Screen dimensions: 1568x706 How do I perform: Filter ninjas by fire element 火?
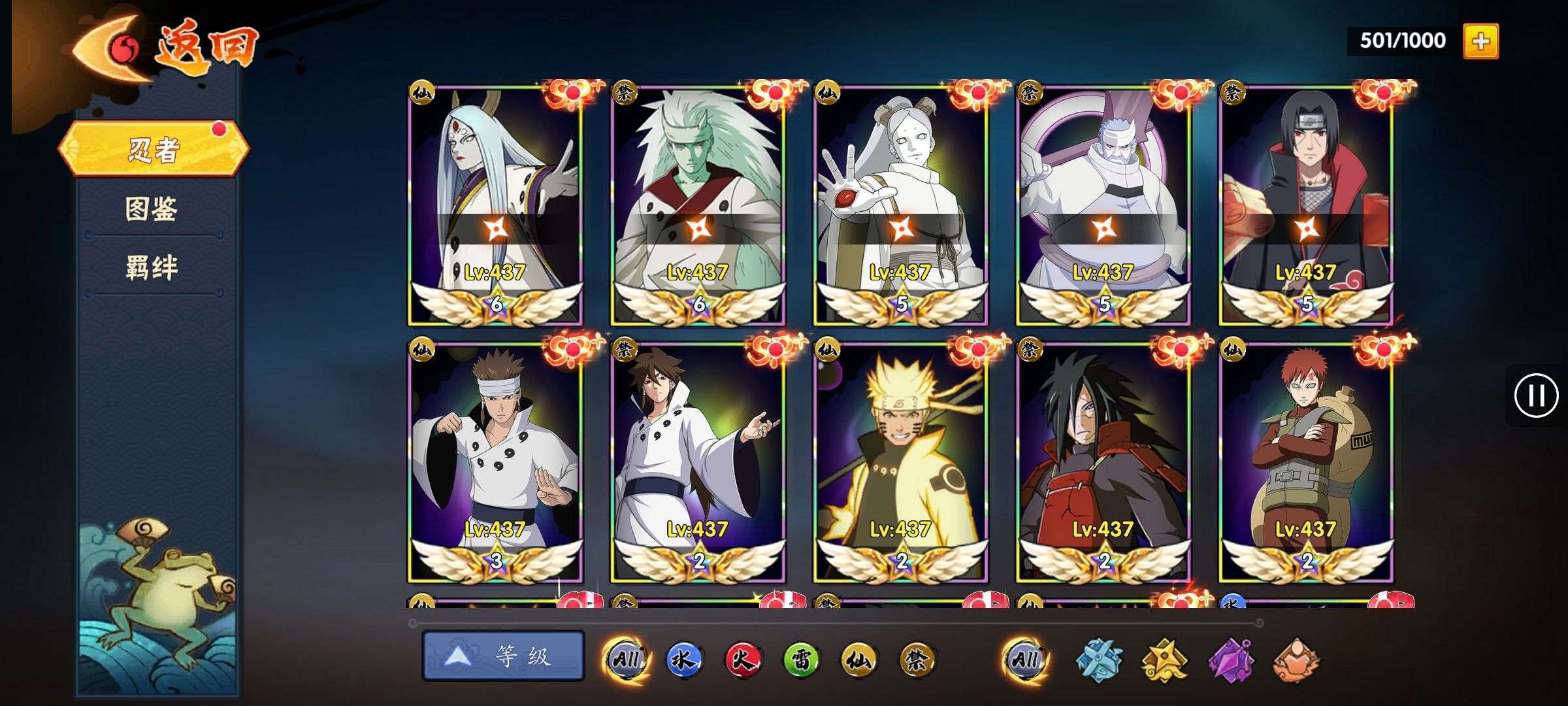click(742, 660)
